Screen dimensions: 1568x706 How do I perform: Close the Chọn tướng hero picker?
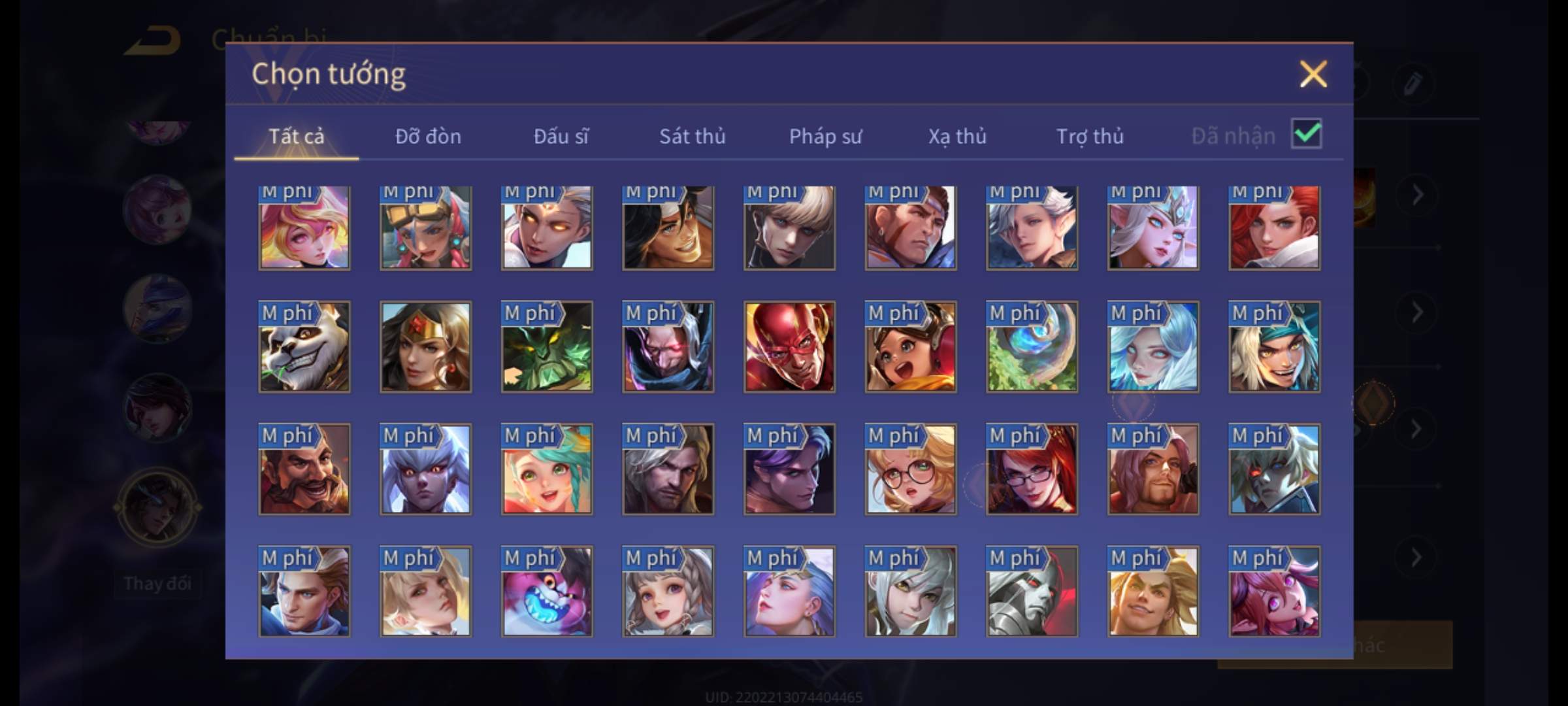1313,74
